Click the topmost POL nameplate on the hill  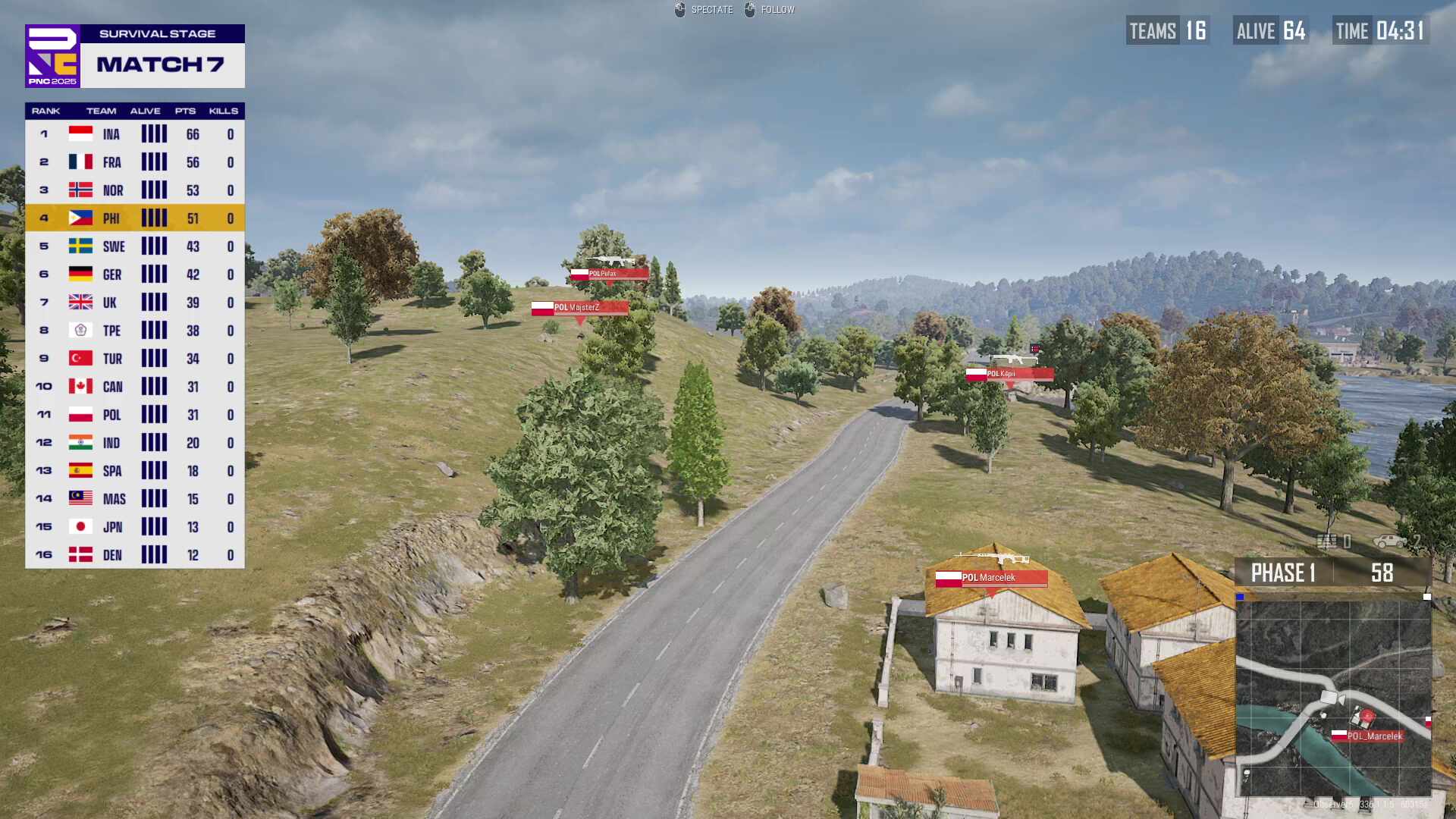point(609,274)
